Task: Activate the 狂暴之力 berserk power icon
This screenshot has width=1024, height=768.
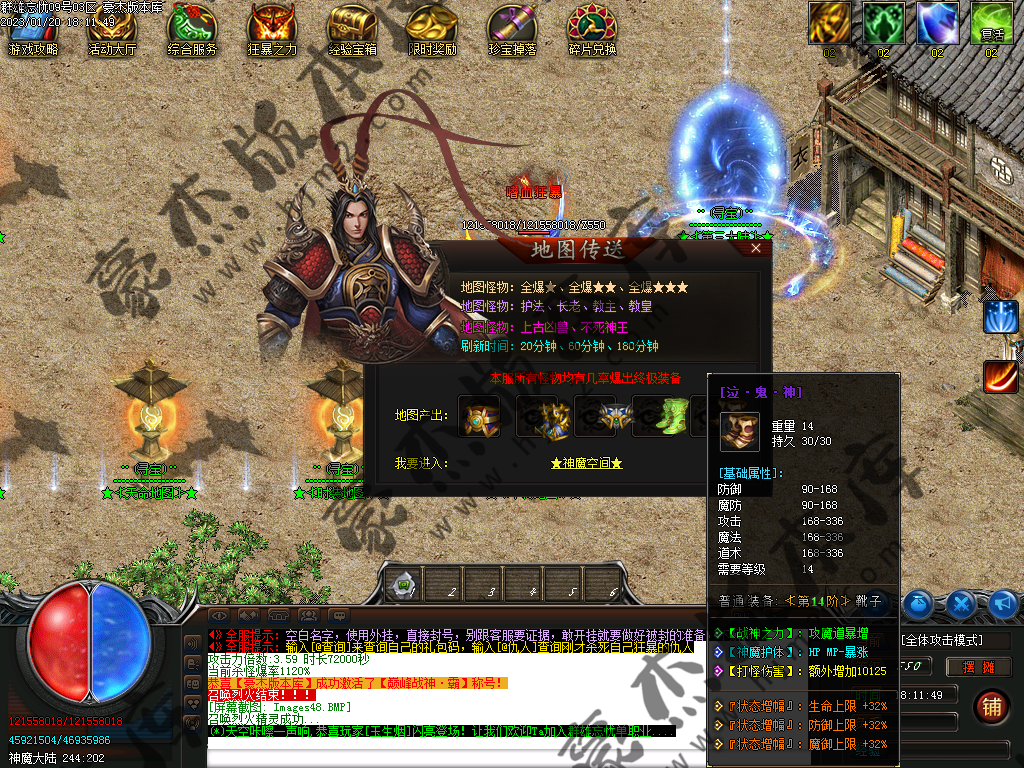Action: (272, 30)
